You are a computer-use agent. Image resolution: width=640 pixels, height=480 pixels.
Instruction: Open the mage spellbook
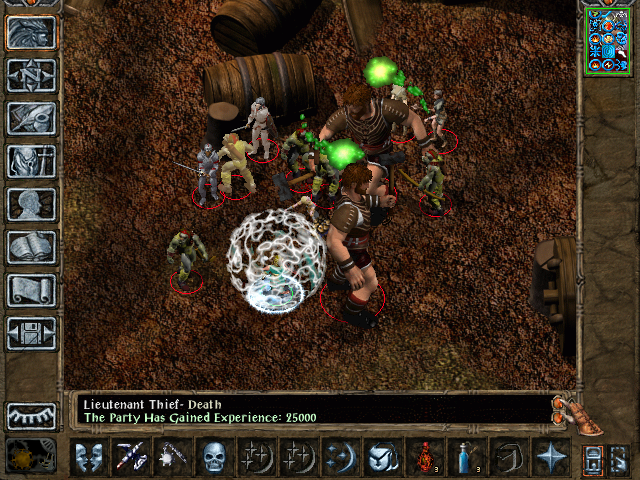pos(31,247)
